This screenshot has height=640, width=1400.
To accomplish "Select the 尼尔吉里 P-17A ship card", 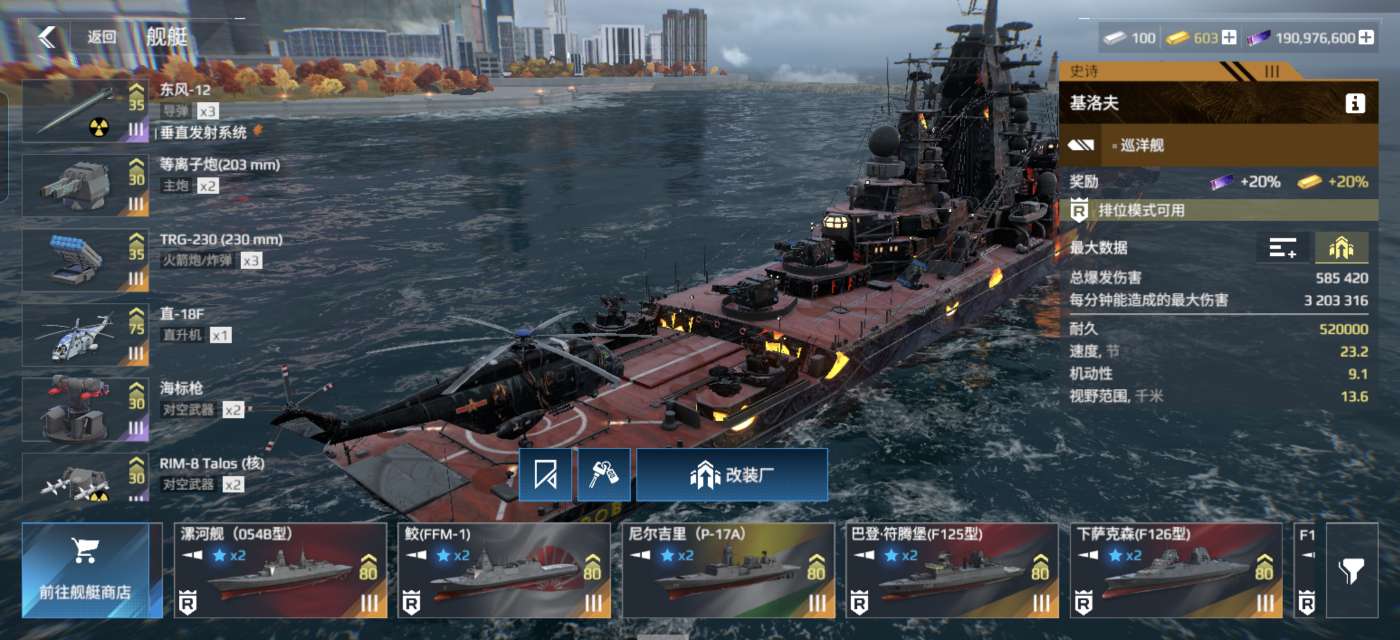I will tap(728, 570).
